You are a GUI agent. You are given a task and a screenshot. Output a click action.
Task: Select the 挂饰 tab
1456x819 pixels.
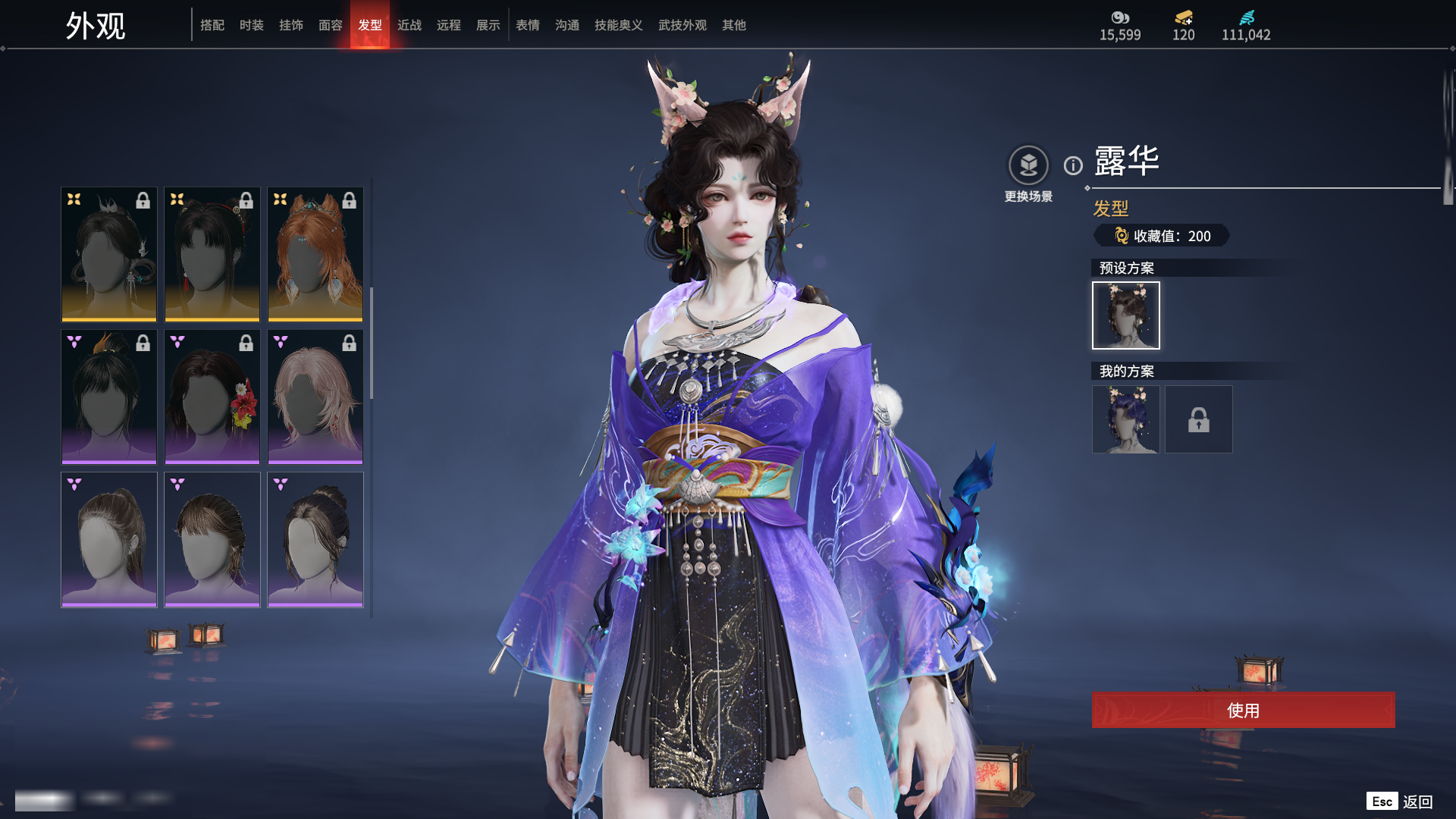pos(291,25)
